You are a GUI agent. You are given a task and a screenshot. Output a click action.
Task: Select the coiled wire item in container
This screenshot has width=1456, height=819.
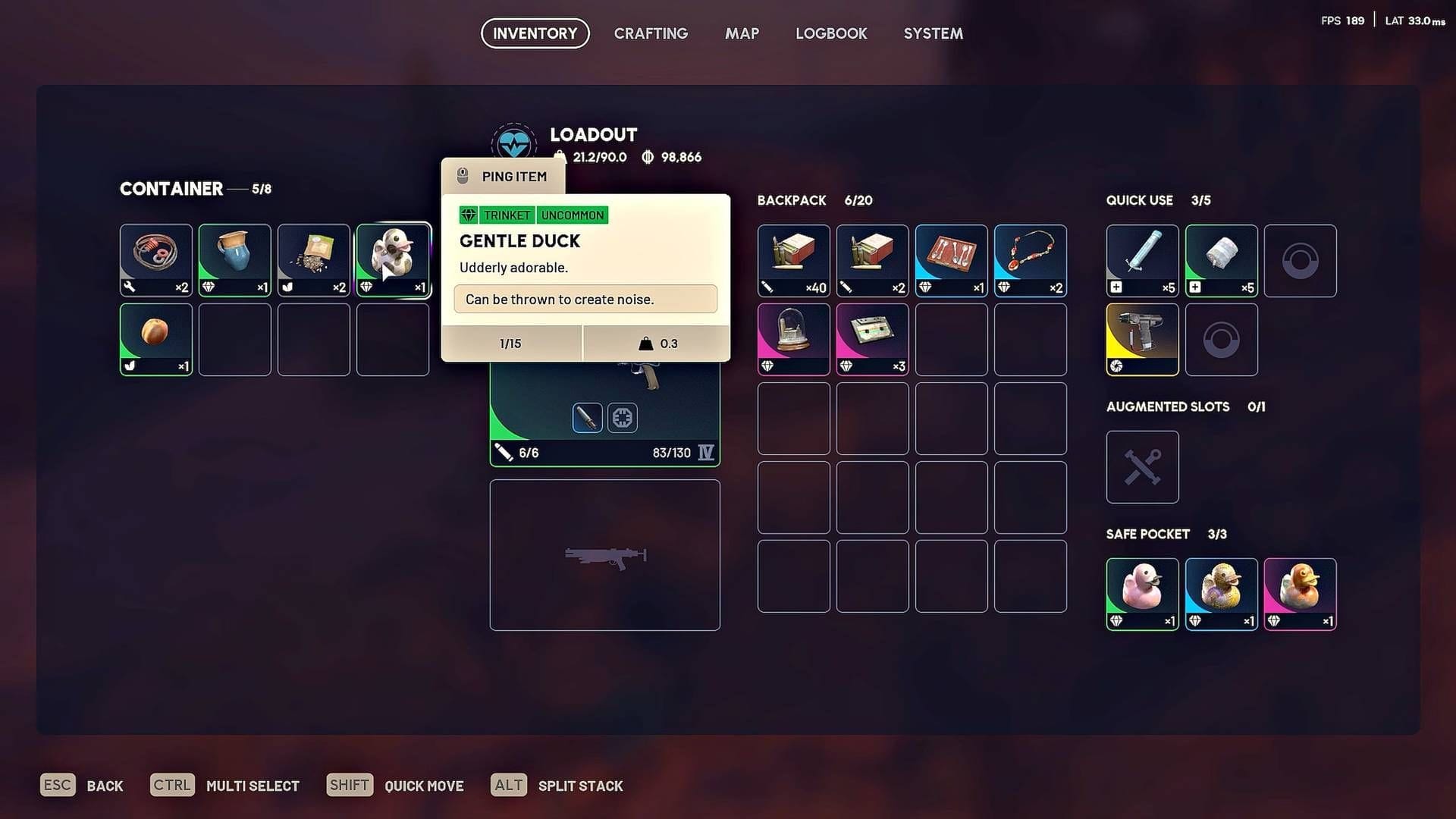point(156,259)
